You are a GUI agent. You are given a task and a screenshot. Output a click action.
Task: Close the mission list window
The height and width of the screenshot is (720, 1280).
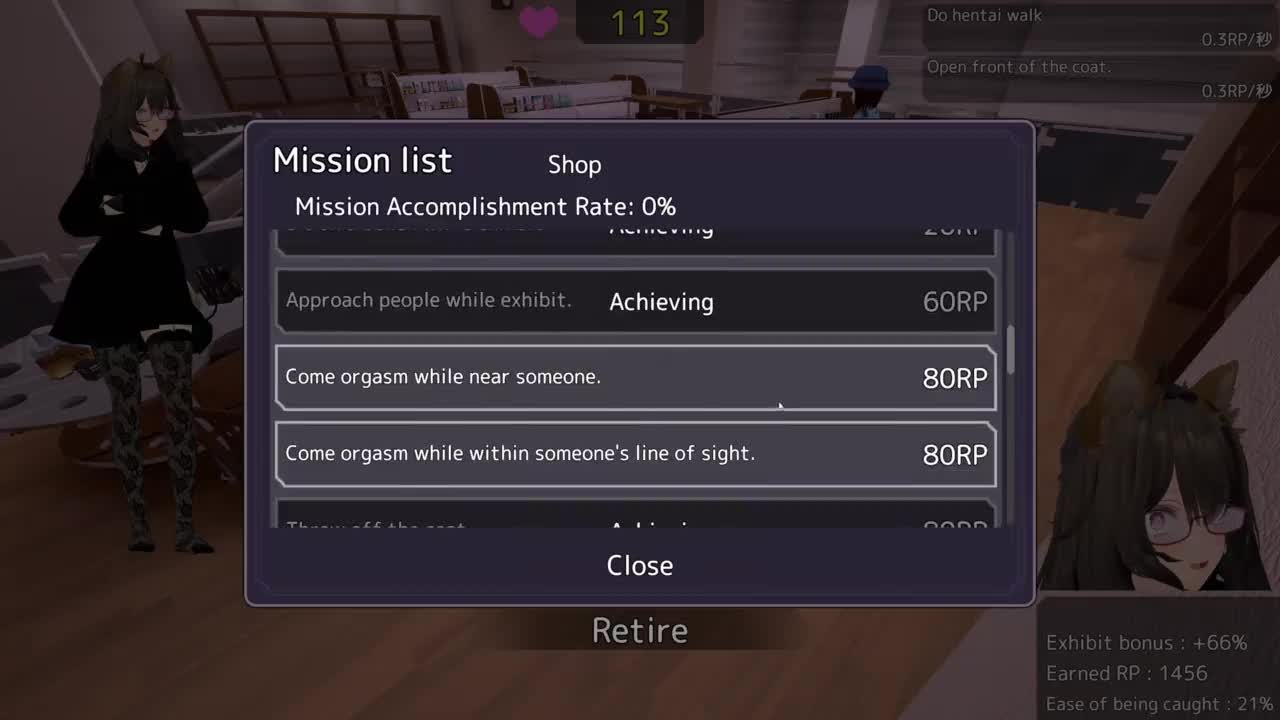(640, 565)
